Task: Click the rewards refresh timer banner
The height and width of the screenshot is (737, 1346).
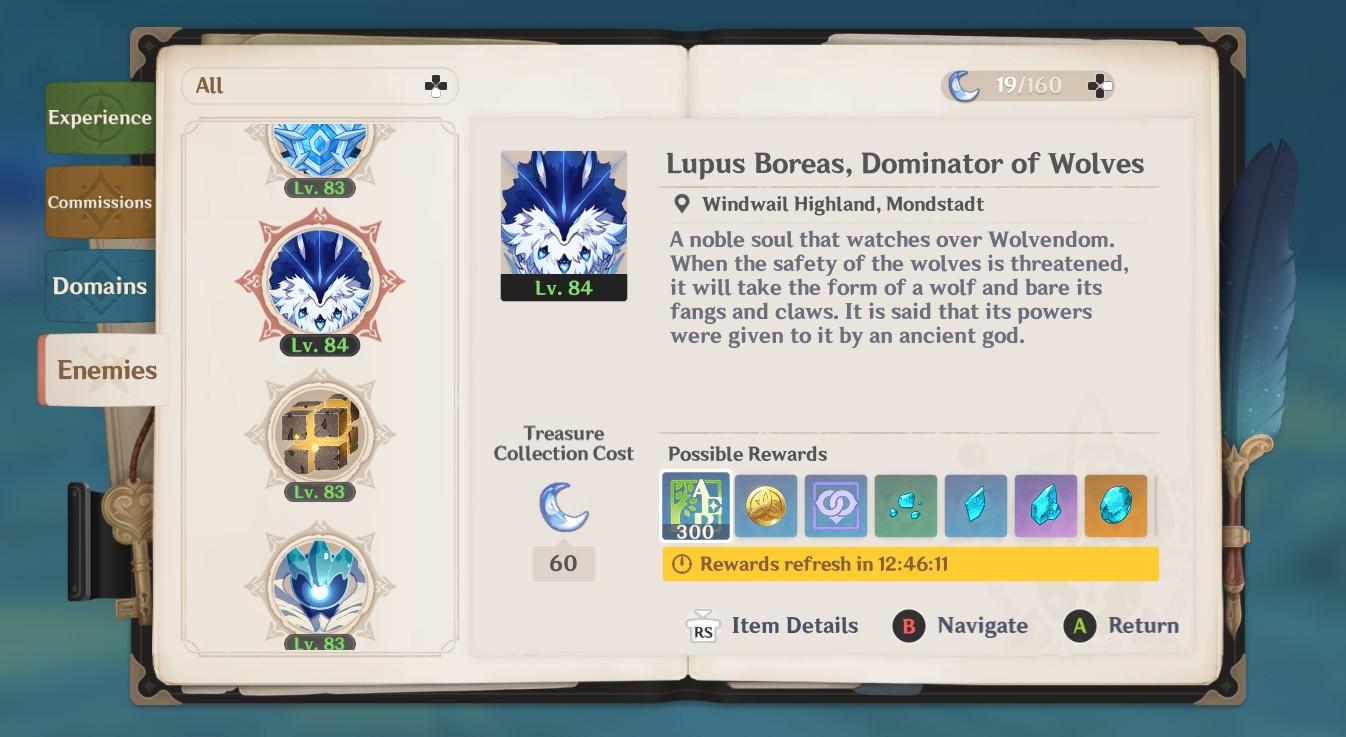Action: (908, 564)
